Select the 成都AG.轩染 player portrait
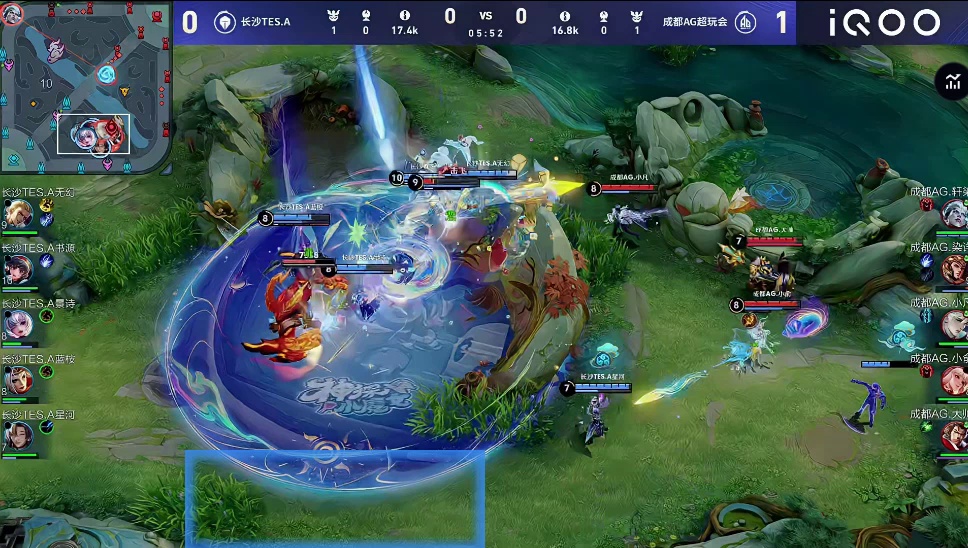The image size is (968, 548). point(953,213)
